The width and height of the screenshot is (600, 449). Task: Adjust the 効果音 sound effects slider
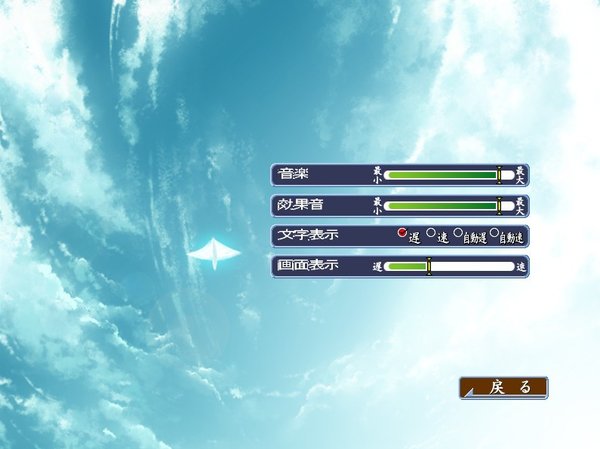pos(498,206)
